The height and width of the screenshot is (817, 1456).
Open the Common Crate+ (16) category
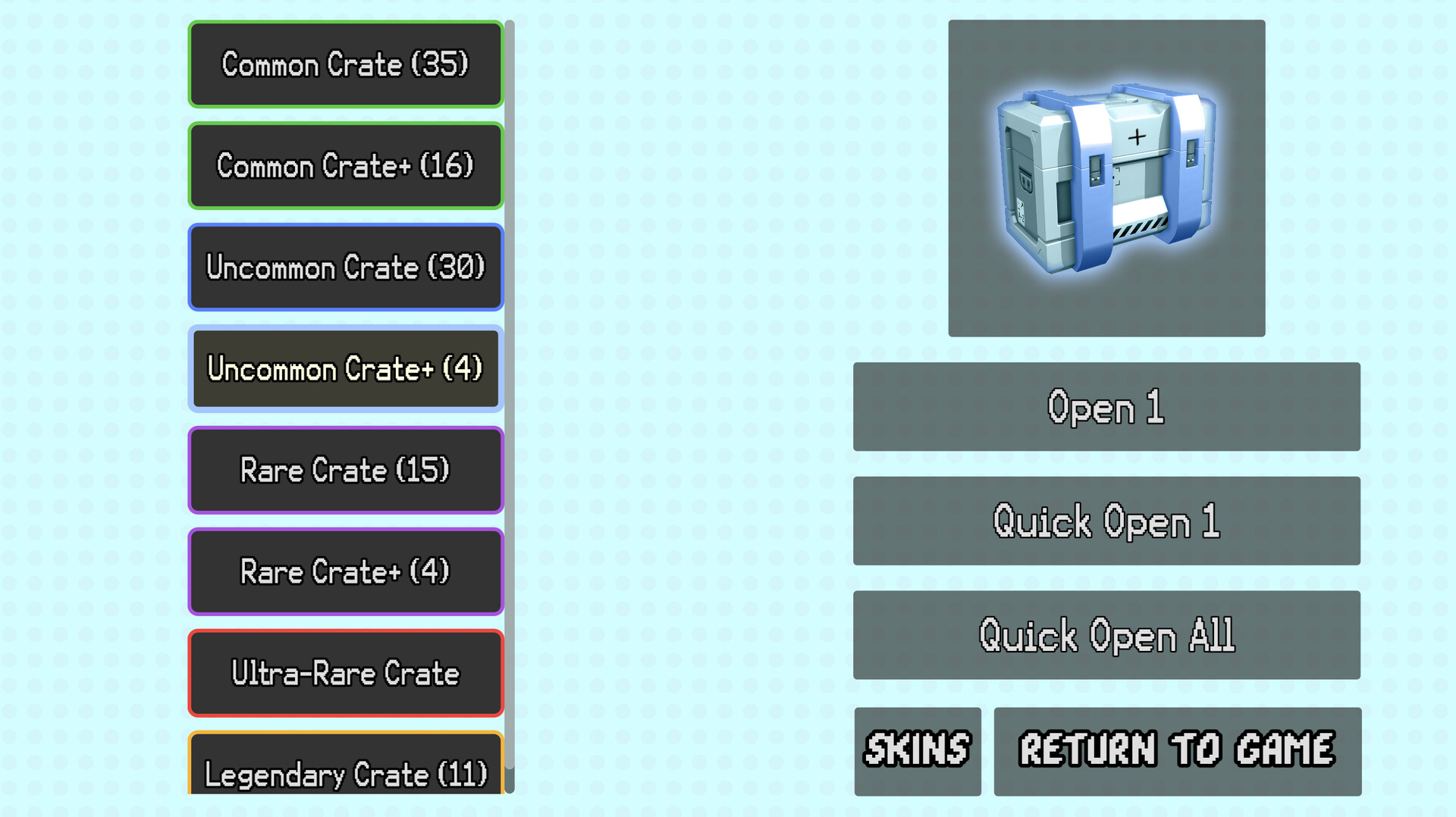(345, 166)
